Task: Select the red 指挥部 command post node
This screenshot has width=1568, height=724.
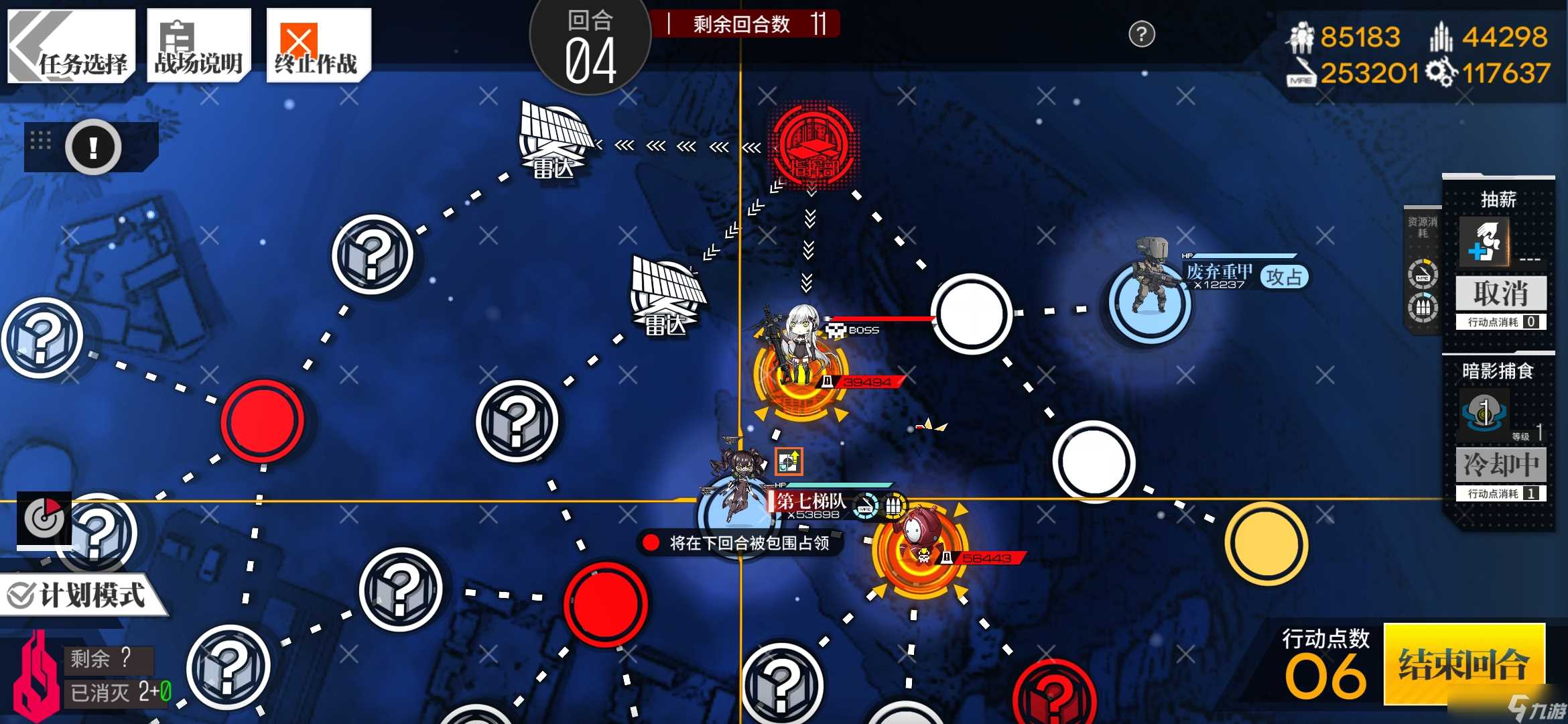Action: pos(812,145)
